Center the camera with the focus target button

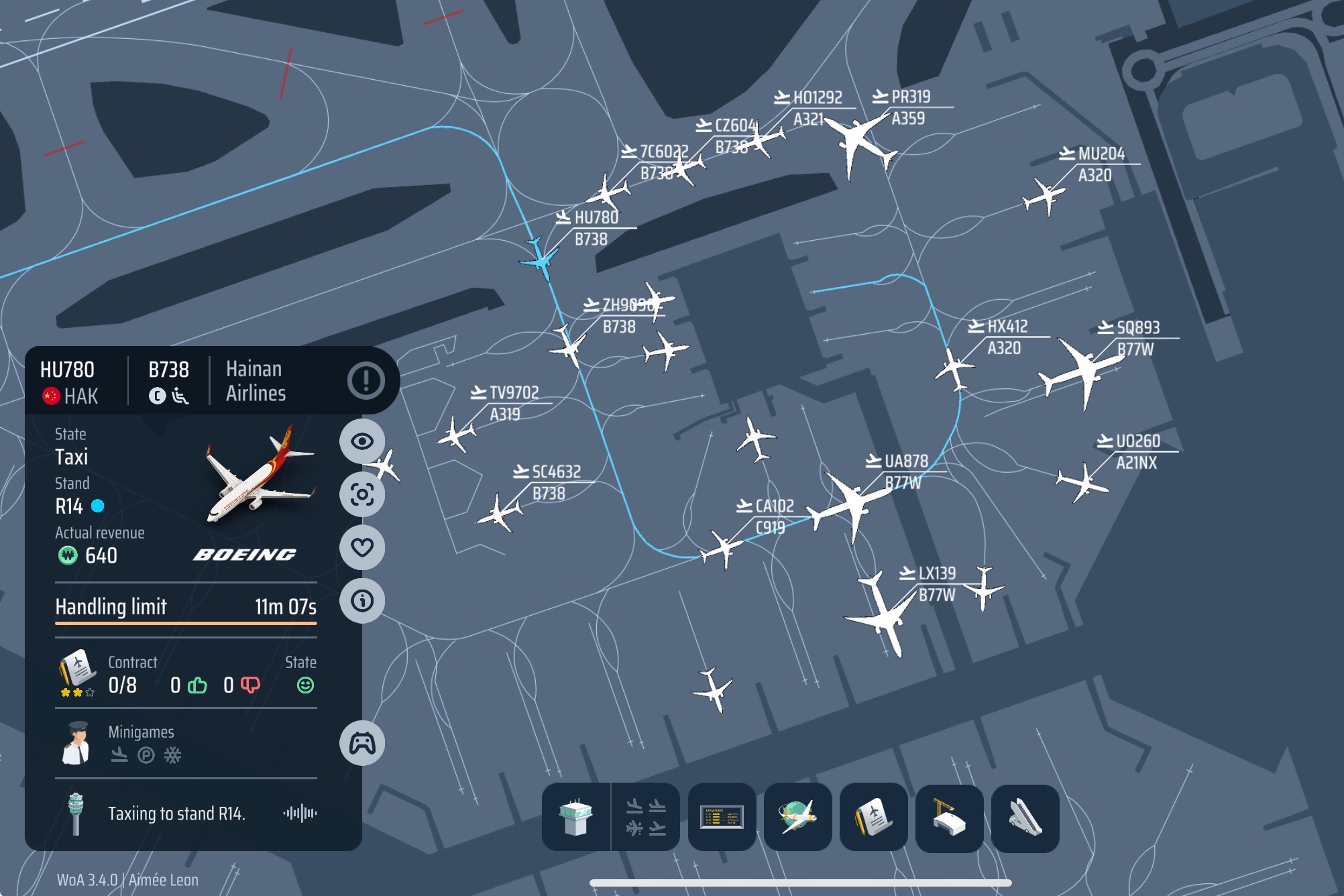(x=362, y=494)
